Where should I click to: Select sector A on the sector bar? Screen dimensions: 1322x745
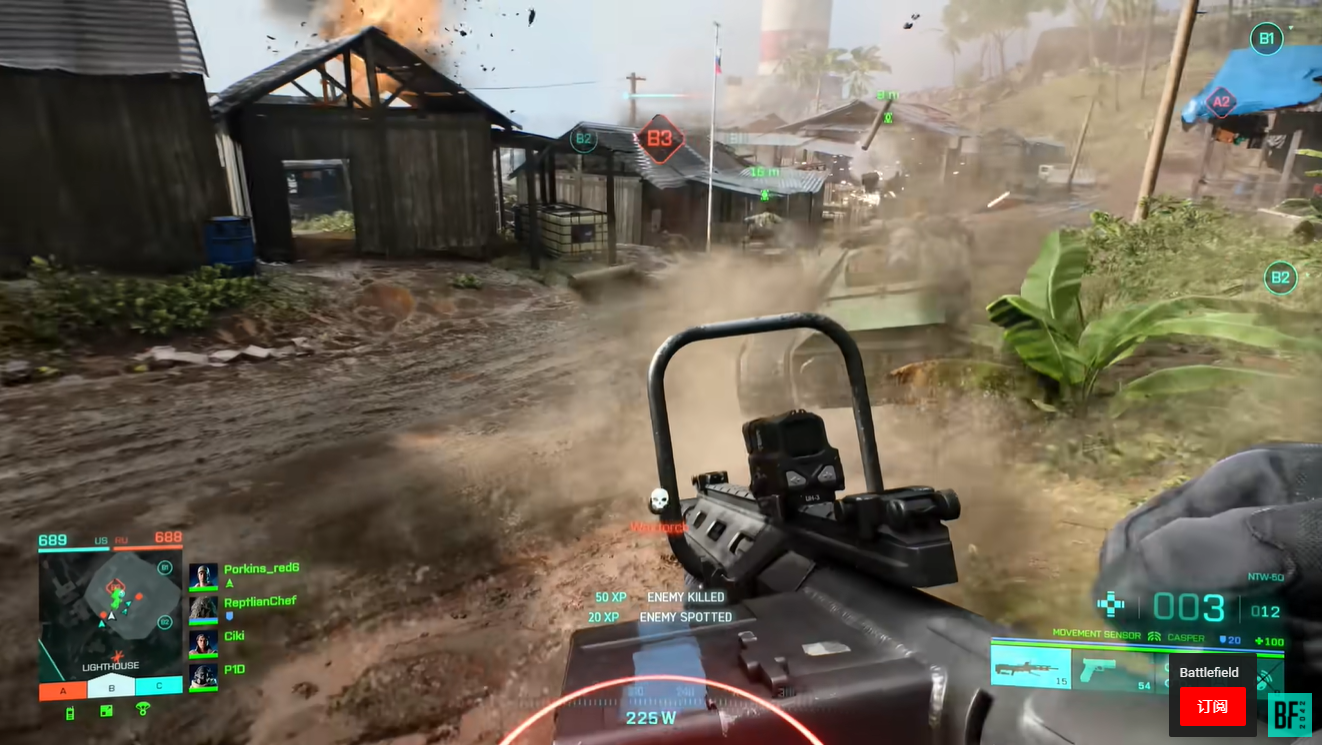tap(63, 689)
